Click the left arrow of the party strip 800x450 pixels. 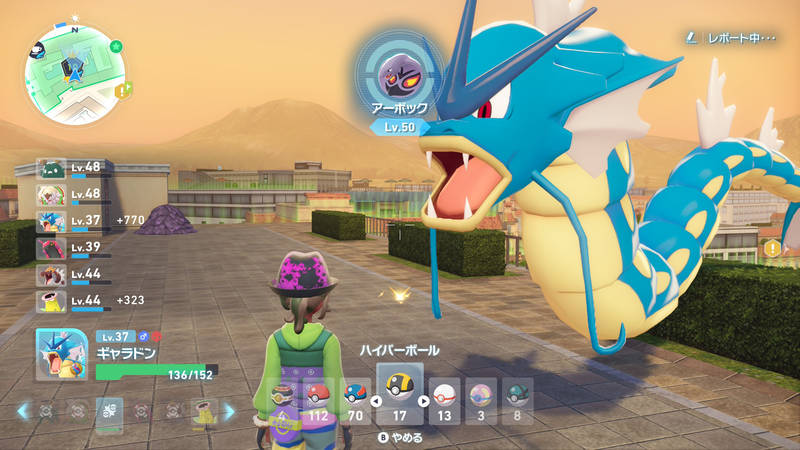[x=23, y=411]
